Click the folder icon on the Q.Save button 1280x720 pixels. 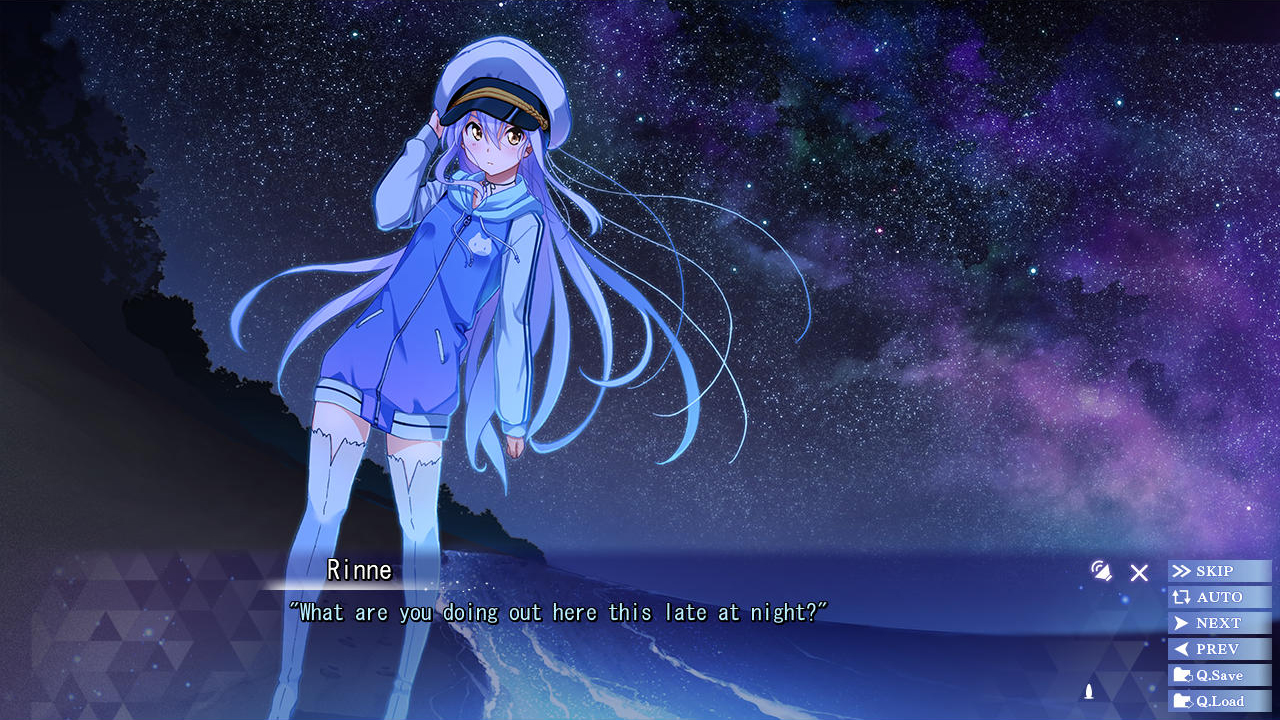(1184, 675)
